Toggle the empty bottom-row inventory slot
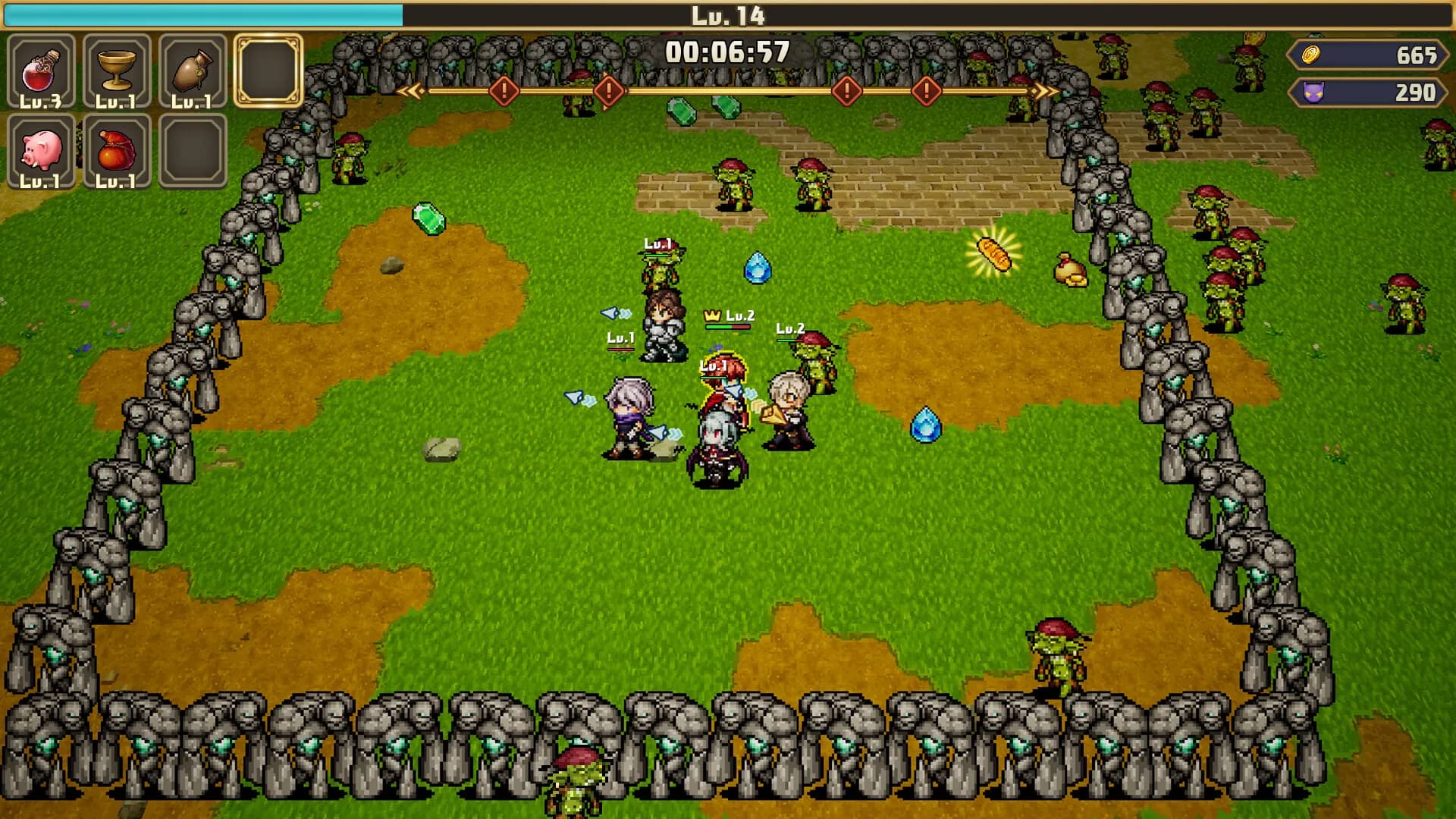This screenshot has height=819, width=1456. pos(193,149)
